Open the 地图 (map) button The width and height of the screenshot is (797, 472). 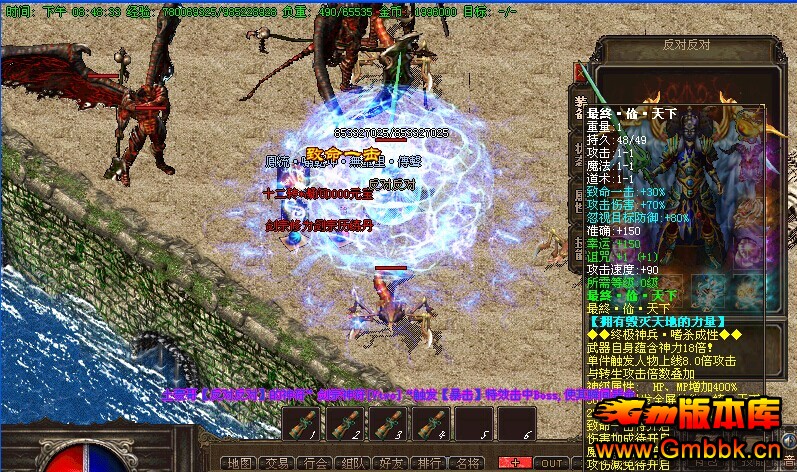[238, 463]
